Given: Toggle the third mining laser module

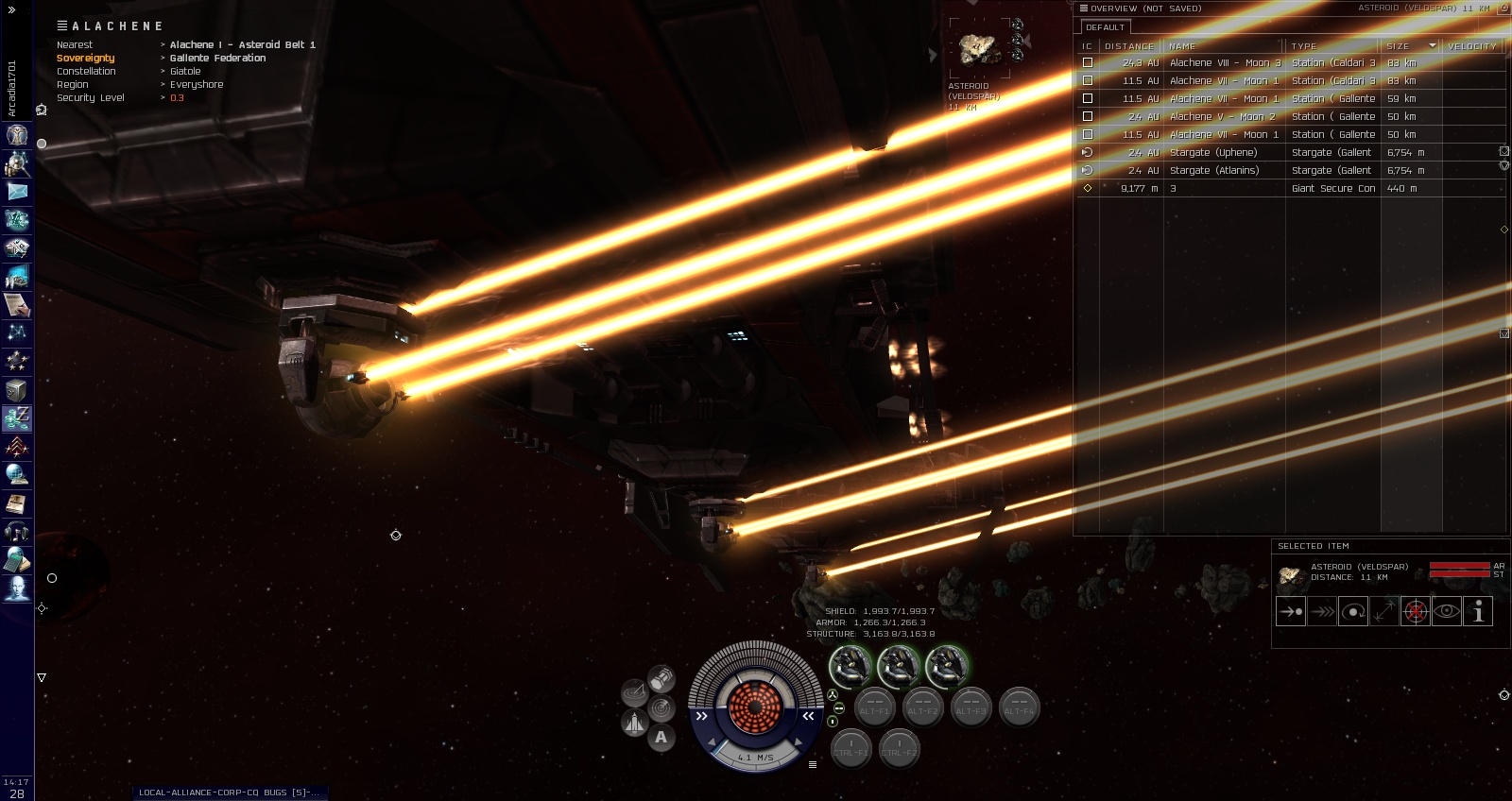Looking at the screenshot, I should pos(946,667).
